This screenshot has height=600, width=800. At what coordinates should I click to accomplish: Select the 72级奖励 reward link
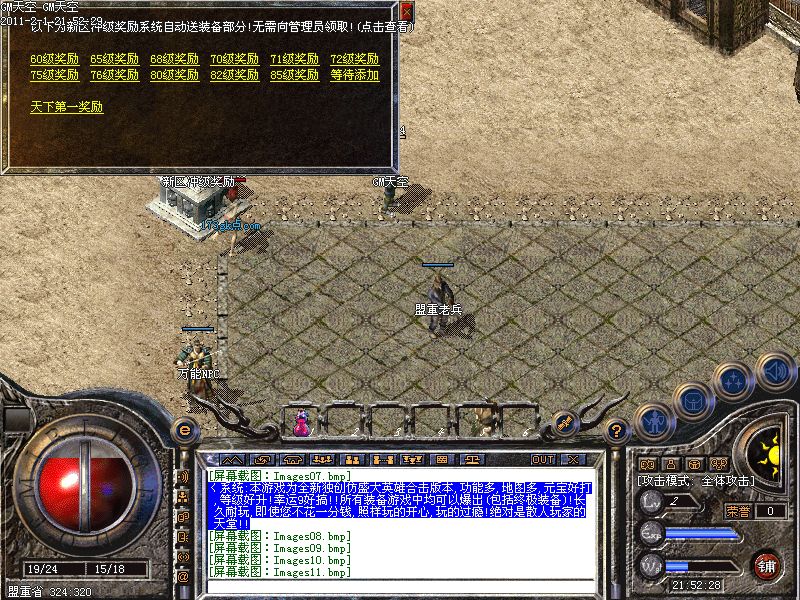[354, 59]
